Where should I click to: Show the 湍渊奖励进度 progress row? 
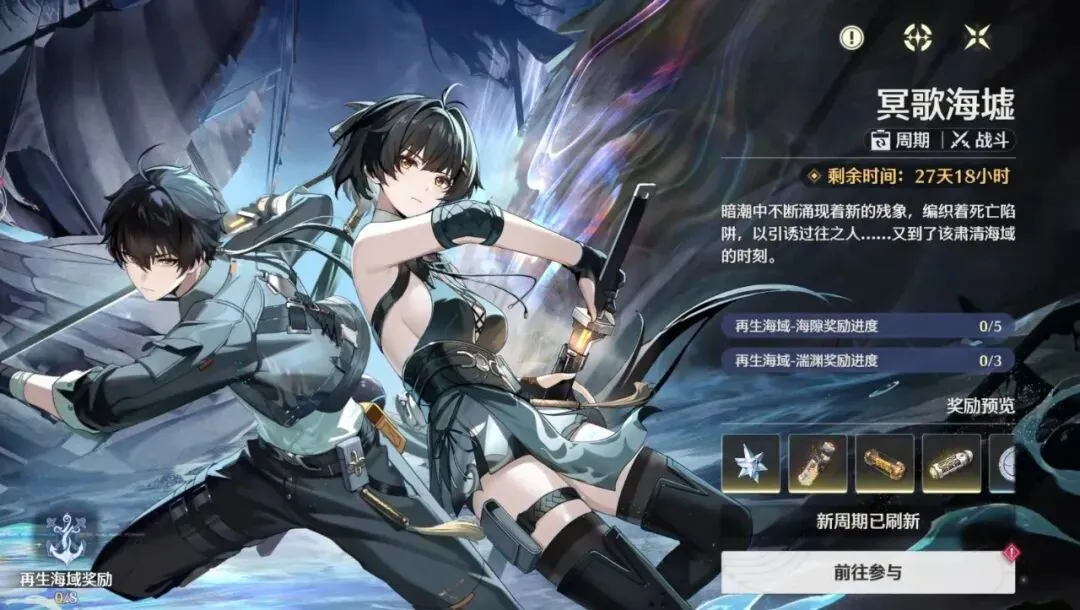click(x=867, y=360)
